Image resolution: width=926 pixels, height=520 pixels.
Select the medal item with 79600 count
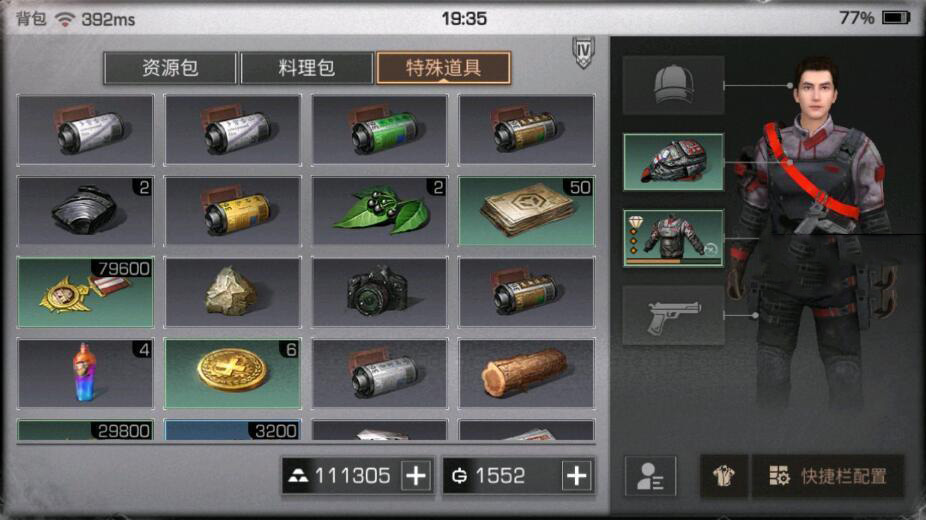pos(86,292)
